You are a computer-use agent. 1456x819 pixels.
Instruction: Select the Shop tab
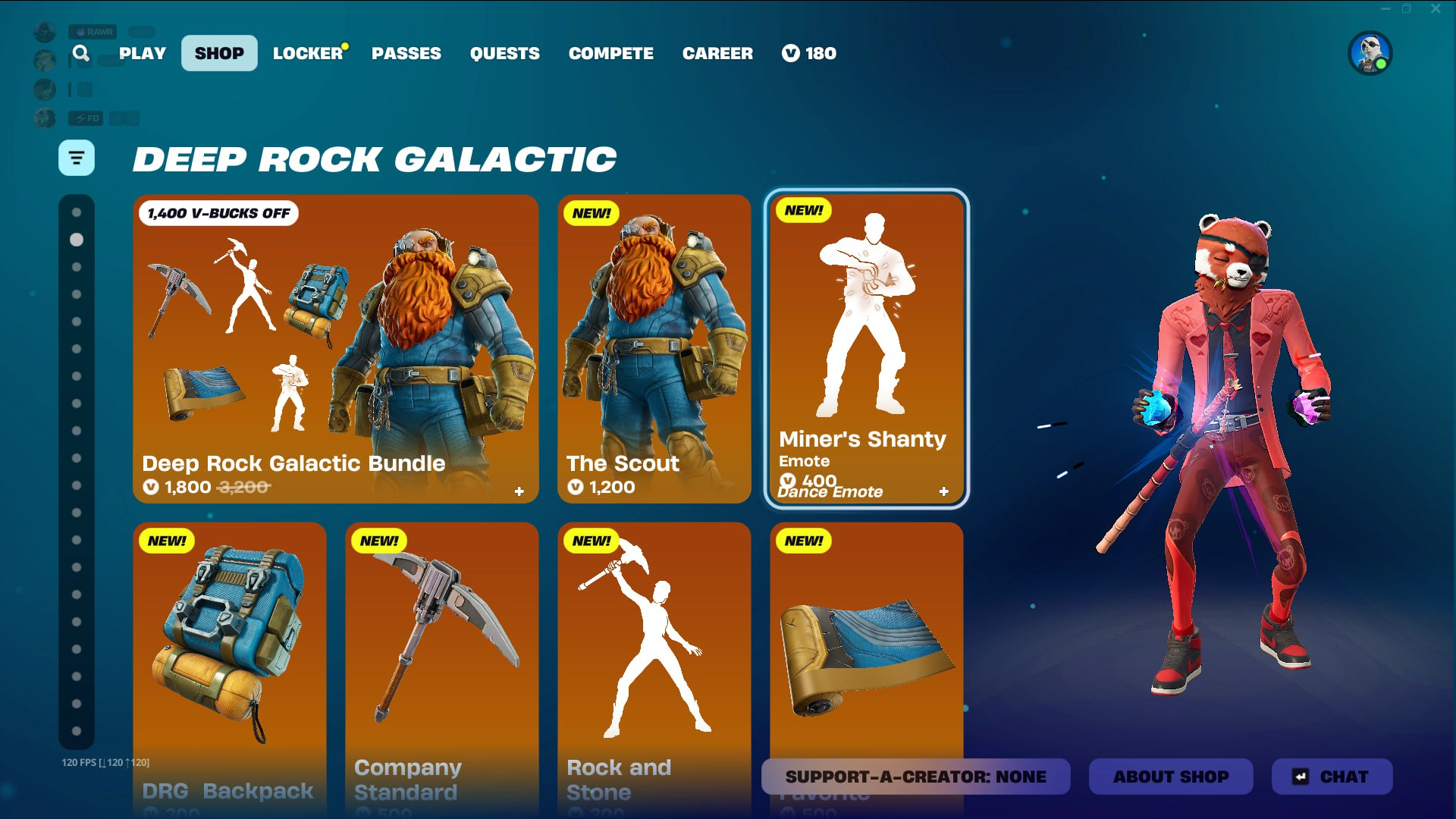tap(219, 53)
